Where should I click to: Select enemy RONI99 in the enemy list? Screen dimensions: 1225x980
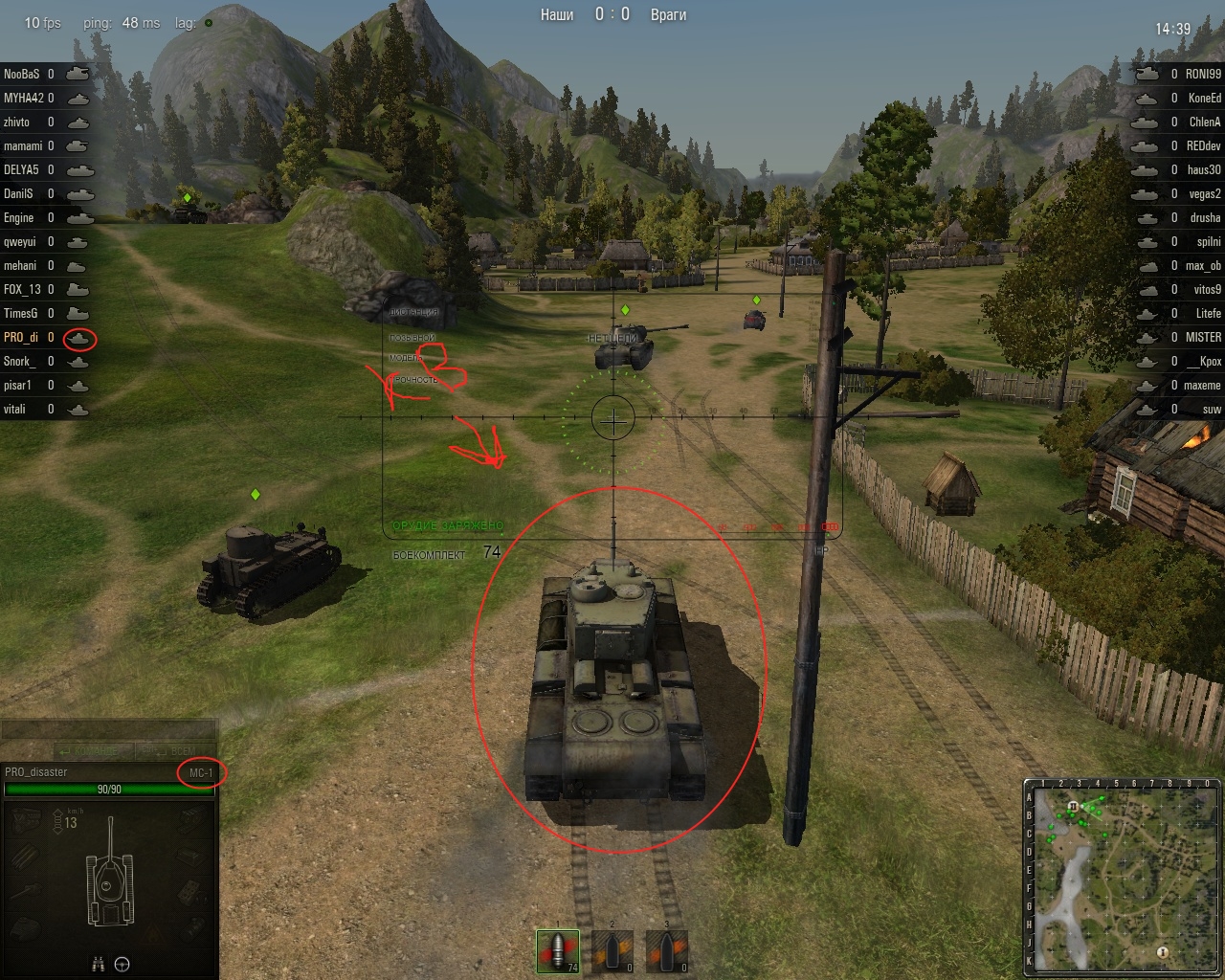[1203, 74]
